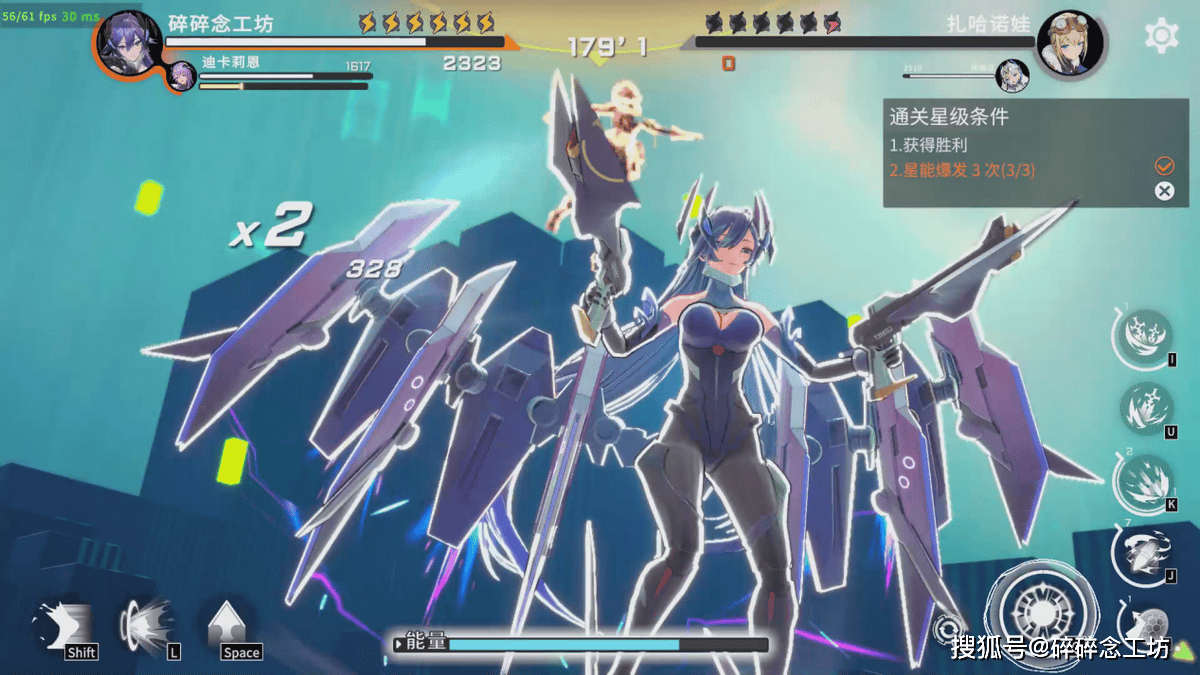Close the star-rating conditions panel
Viewport: 1200px width, 675px height.
tap(1164, 191)
